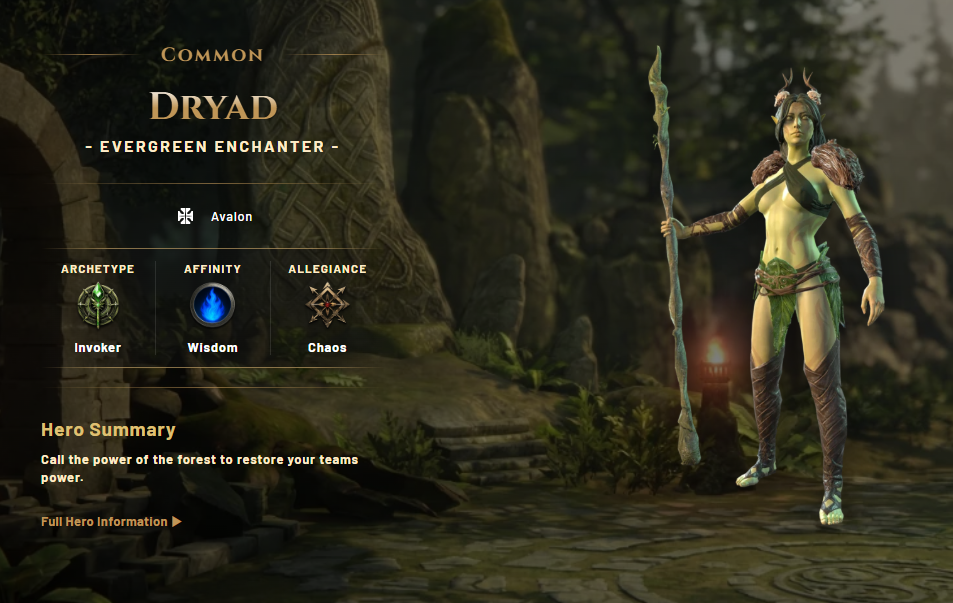Open the Full Hero Information link
The width and height of the screenshot is (953, 603).
pos(110,522)
